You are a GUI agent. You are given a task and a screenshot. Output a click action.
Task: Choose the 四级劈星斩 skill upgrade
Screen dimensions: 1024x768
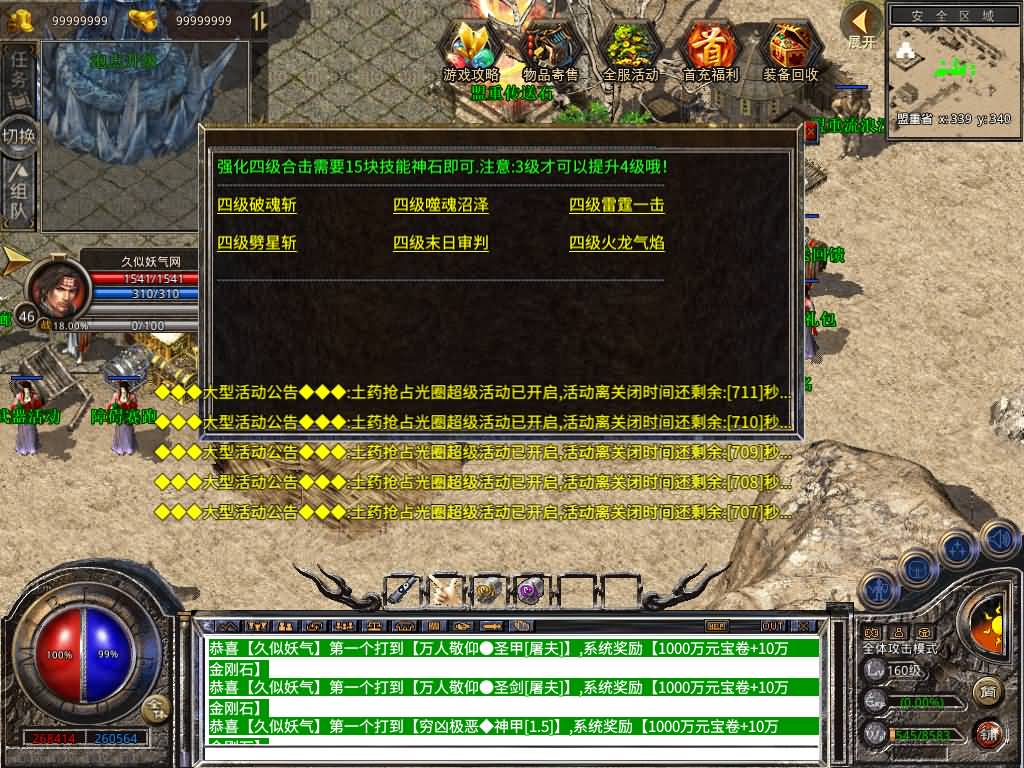[x=257, y=243]
